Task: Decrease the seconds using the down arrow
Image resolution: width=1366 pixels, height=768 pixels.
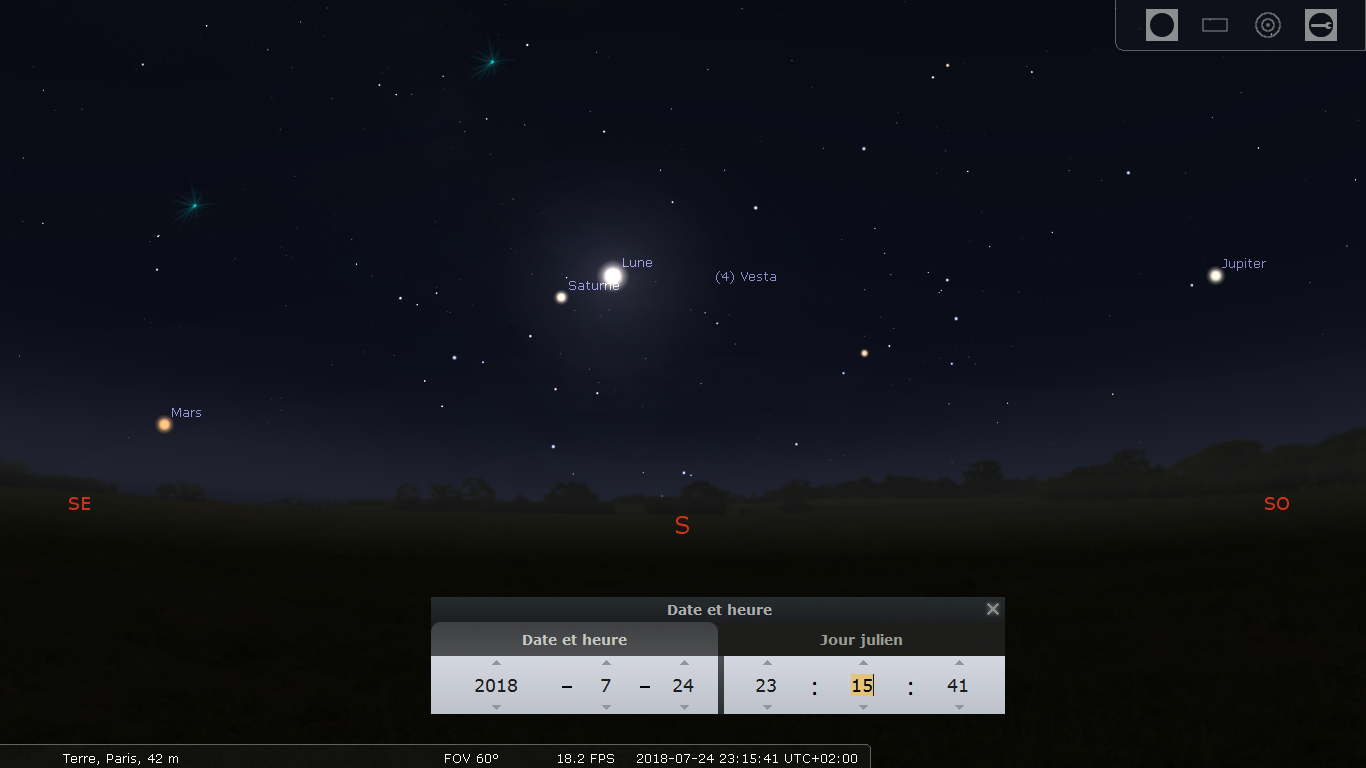Action: [959, 707]
